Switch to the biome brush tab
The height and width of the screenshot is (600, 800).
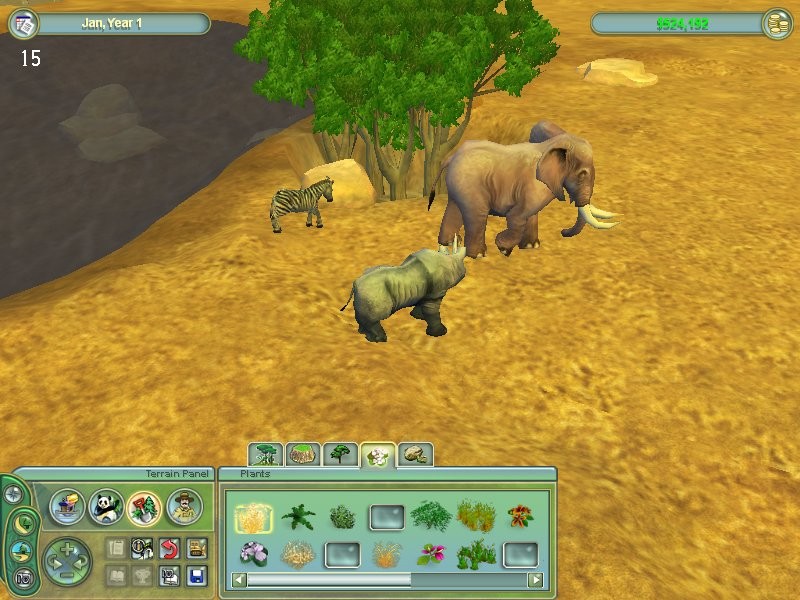tap(266, 455)
